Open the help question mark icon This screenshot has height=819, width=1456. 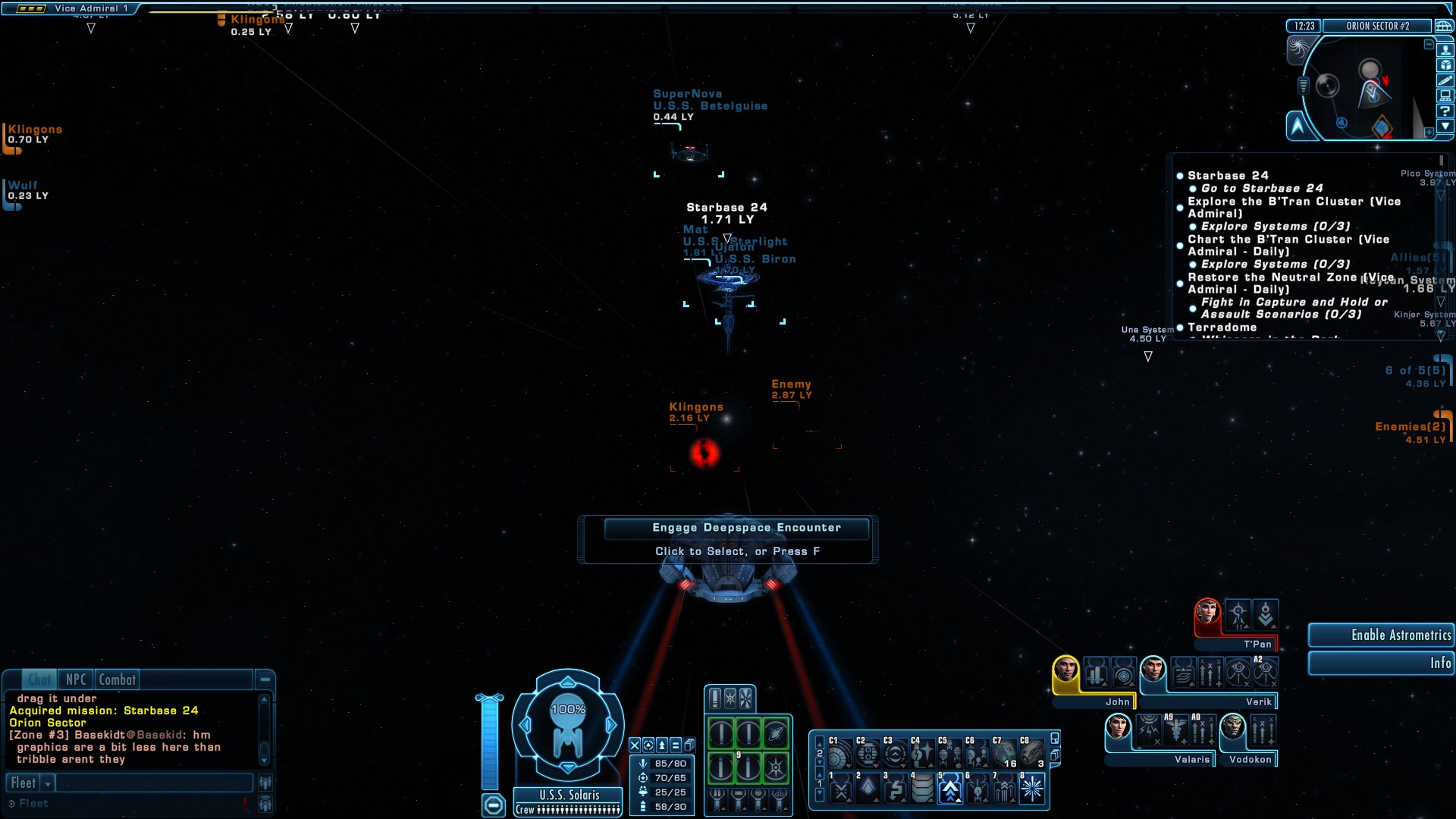click(1445, 111)
